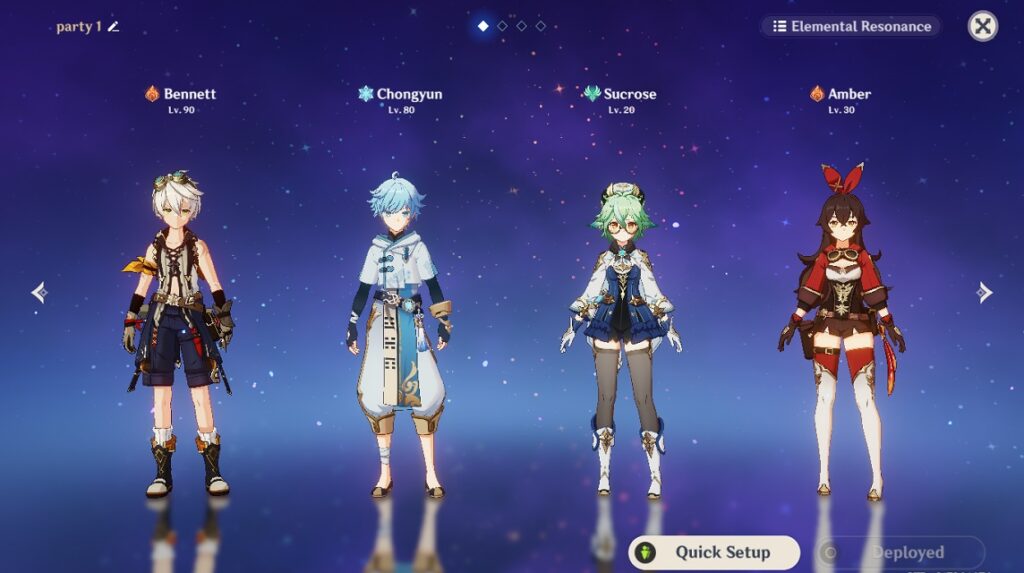Select Amber's party slot
The height and width of the screenshot is (573, 1024).
841,330
